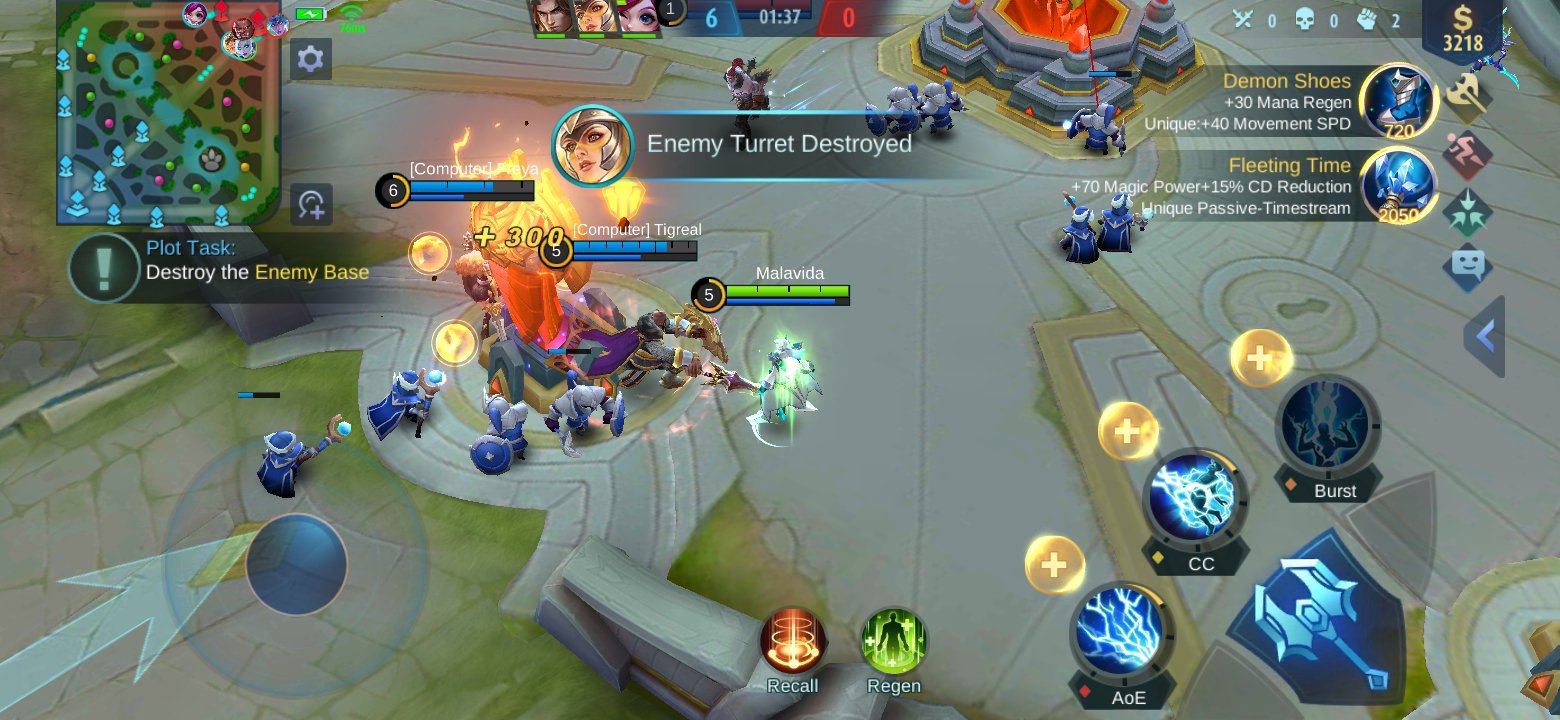Open the shop via gold amount

pyautogui.click(x=1462, y=30)
